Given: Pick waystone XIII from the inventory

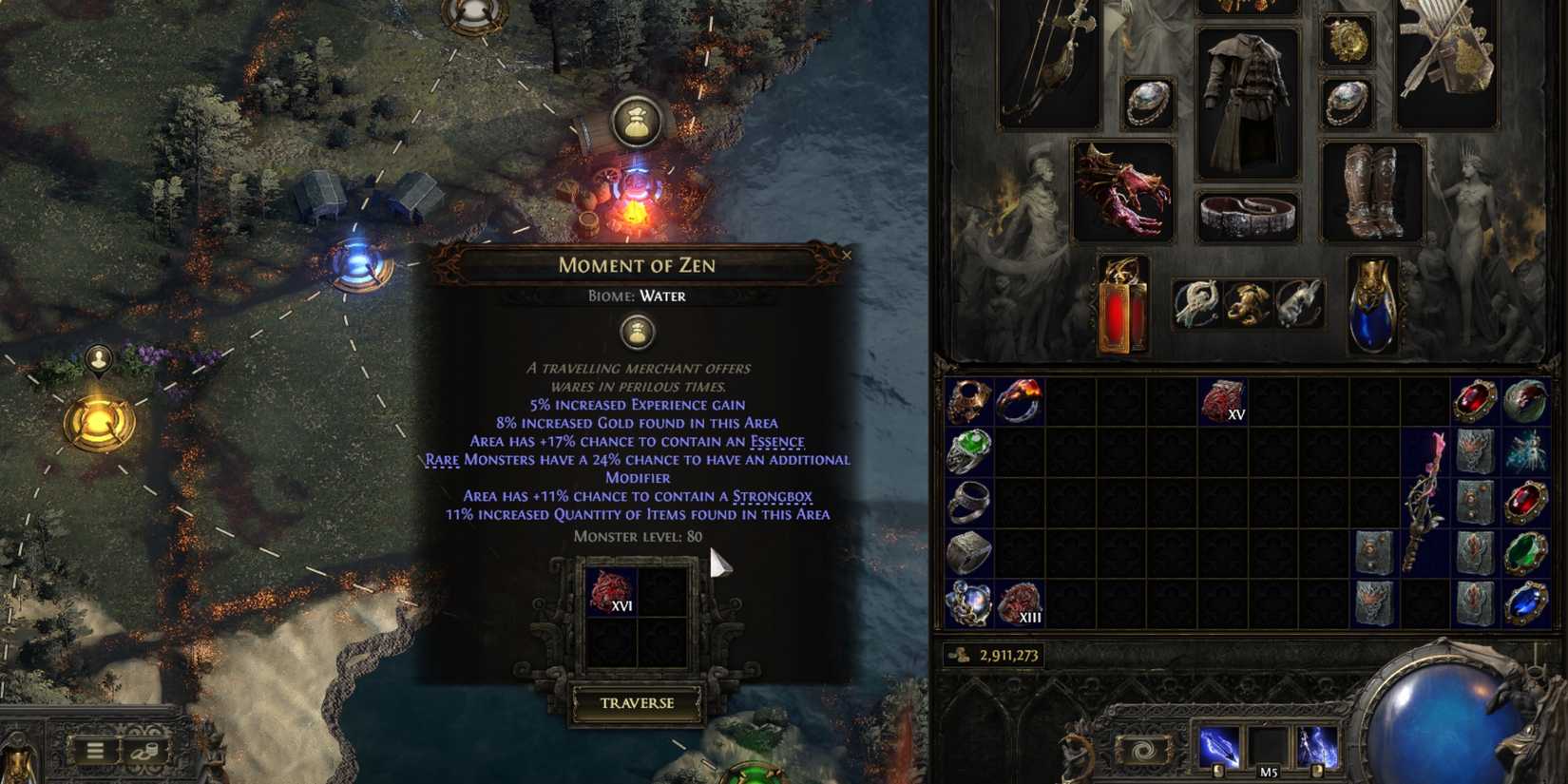Looking at the screenshot, I should (1019, 602).
